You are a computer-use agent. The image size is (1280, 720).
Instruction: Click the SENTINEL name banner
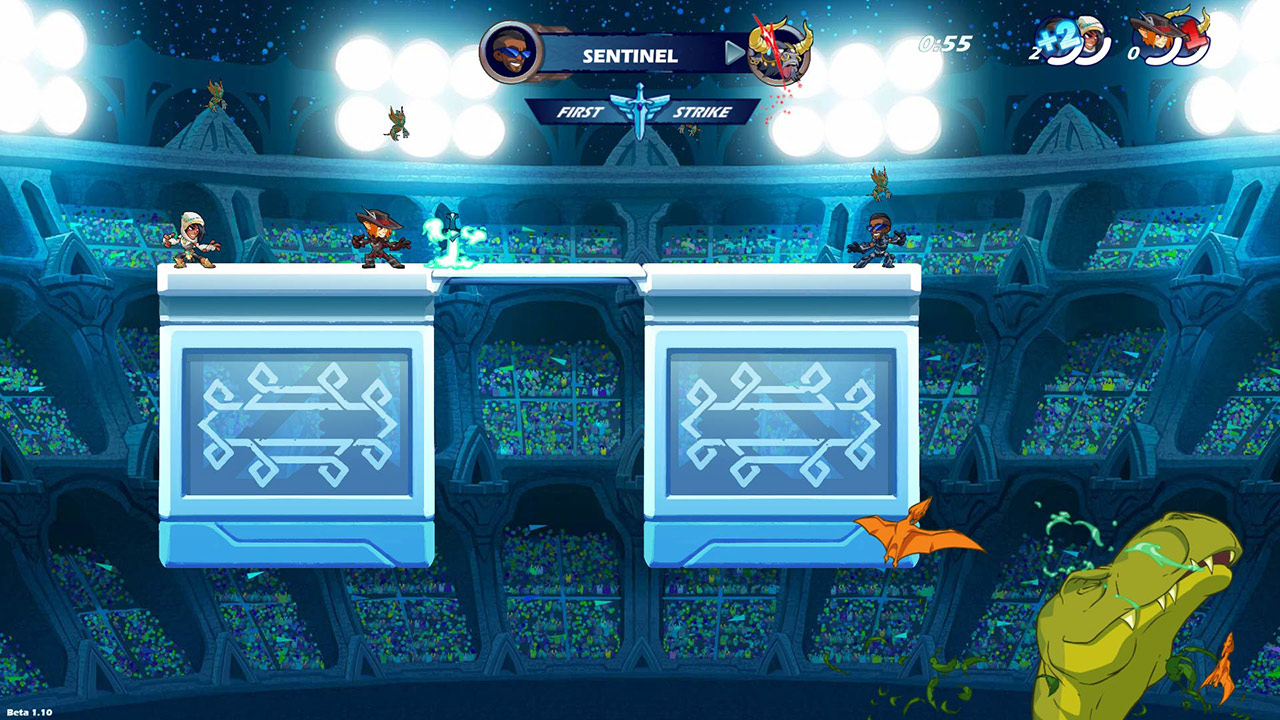coord(630,56)
